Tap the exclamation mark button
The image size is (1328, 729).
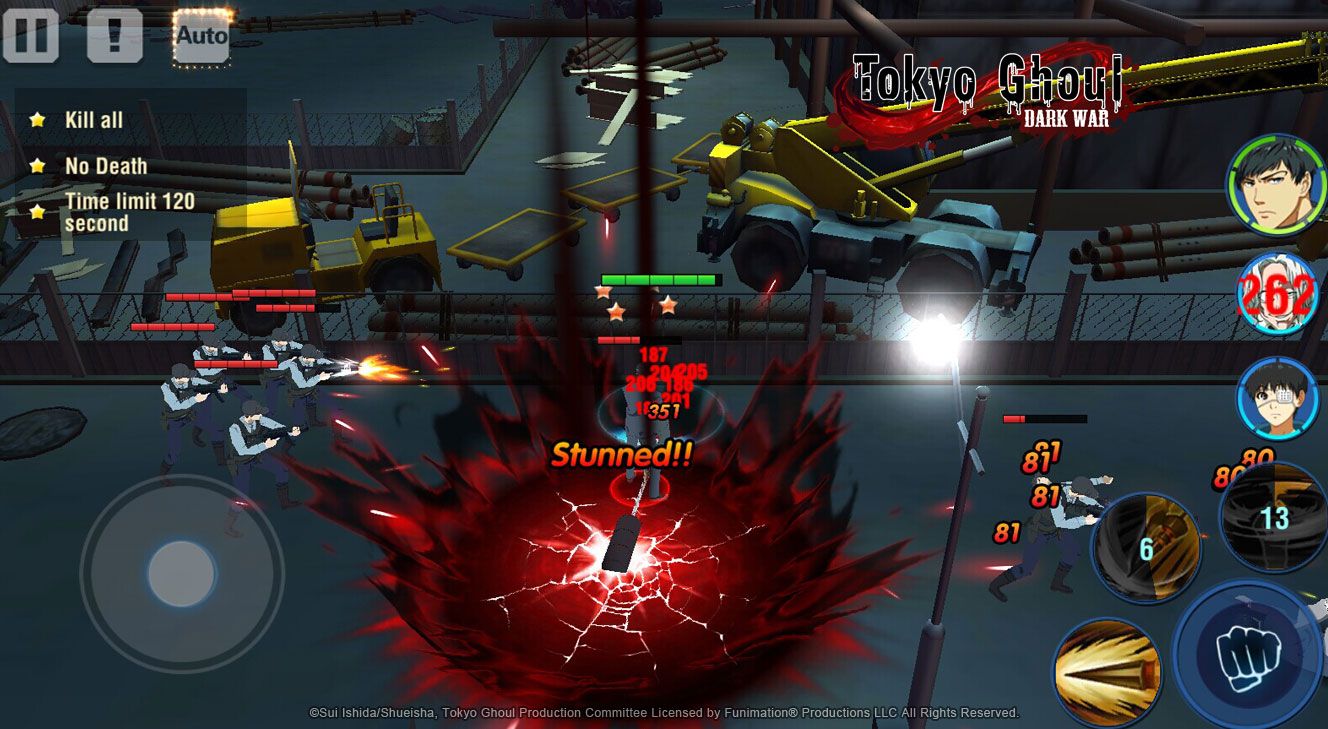(x=115, y=36)
